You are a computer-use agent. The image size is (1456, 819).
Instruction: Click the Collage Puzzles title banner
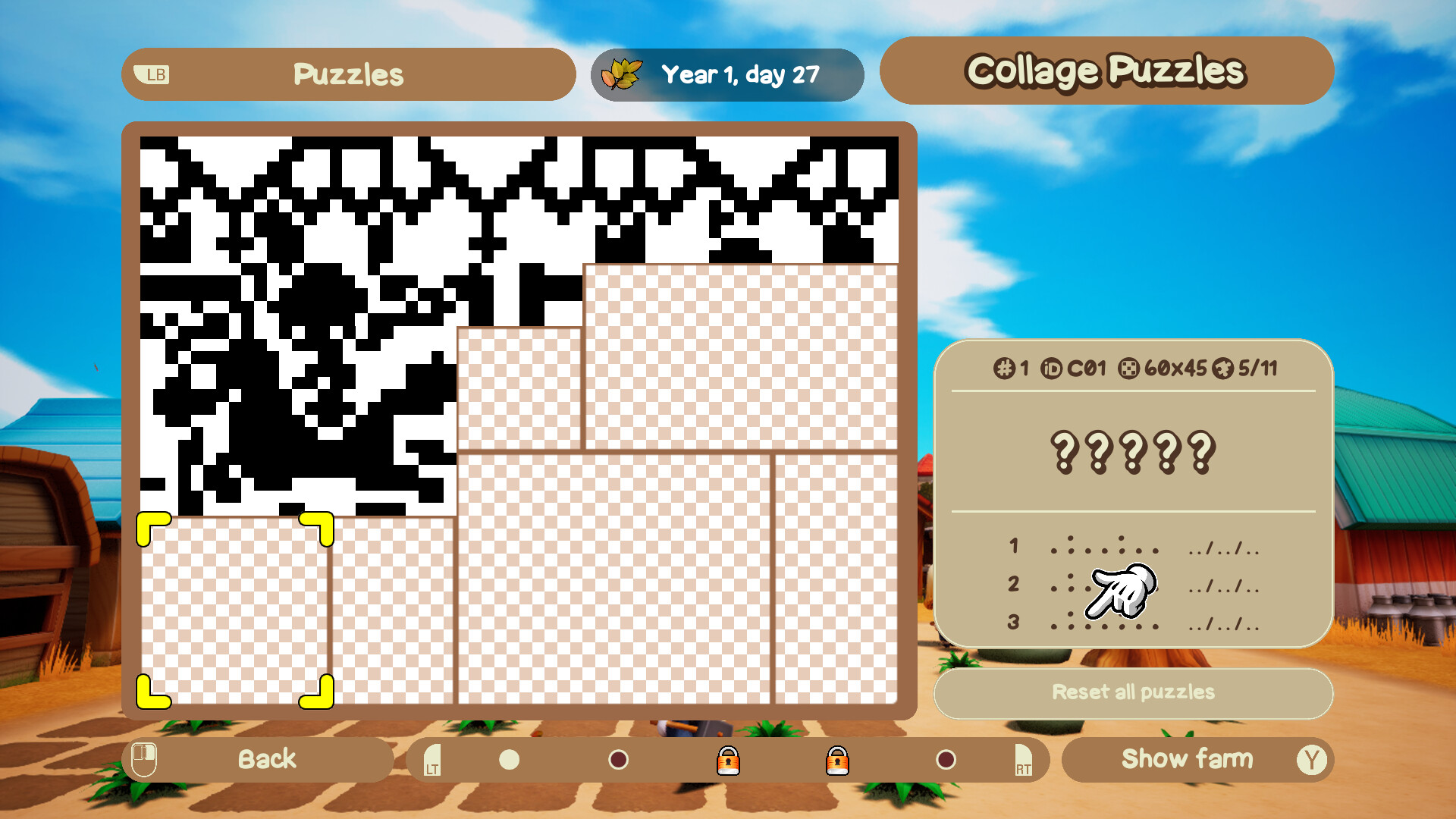point(1106,71)
